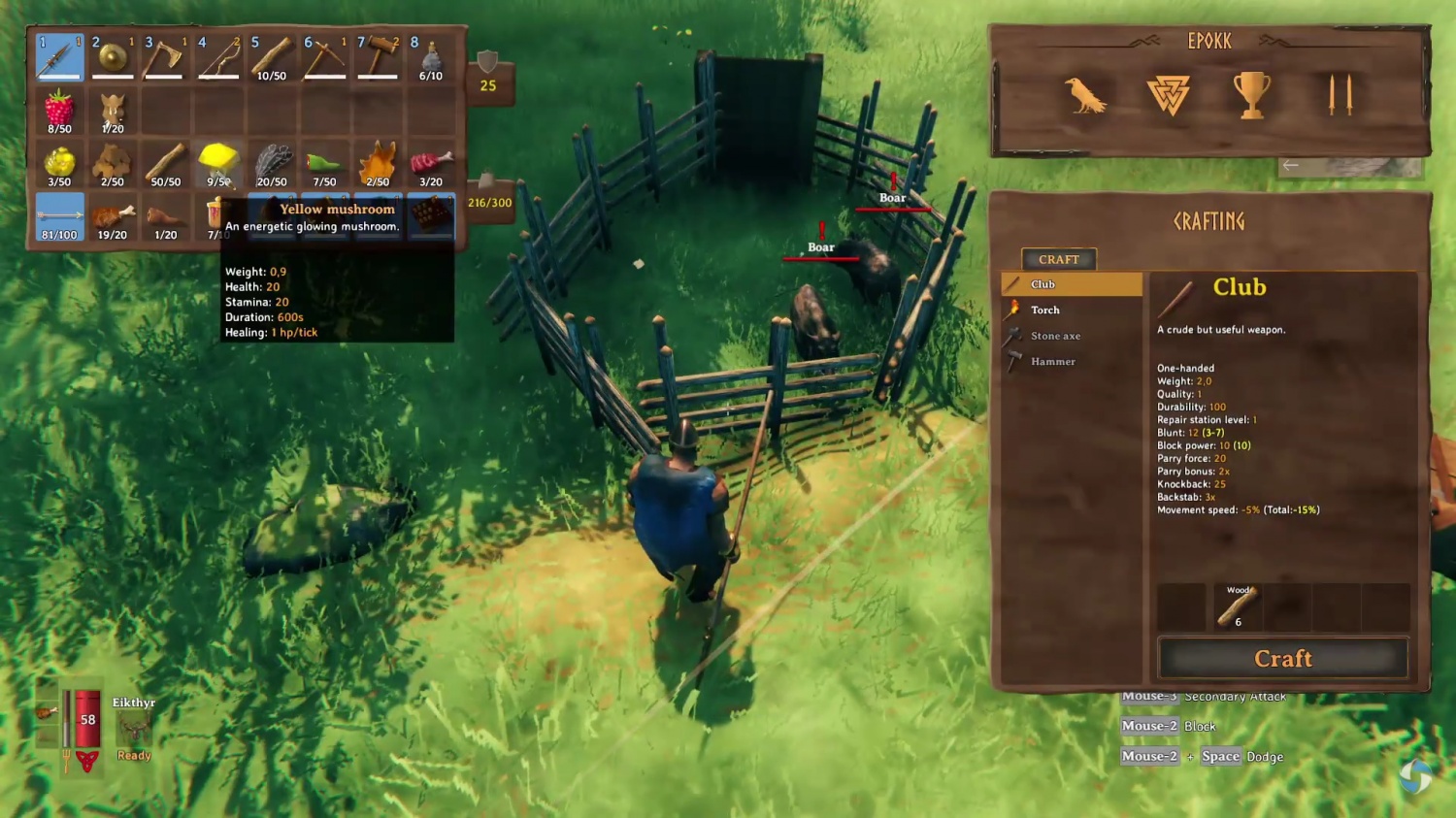The image size is (1456, 818).
Task: Pick the axe in hotbar slot 3
Action: 165,57
